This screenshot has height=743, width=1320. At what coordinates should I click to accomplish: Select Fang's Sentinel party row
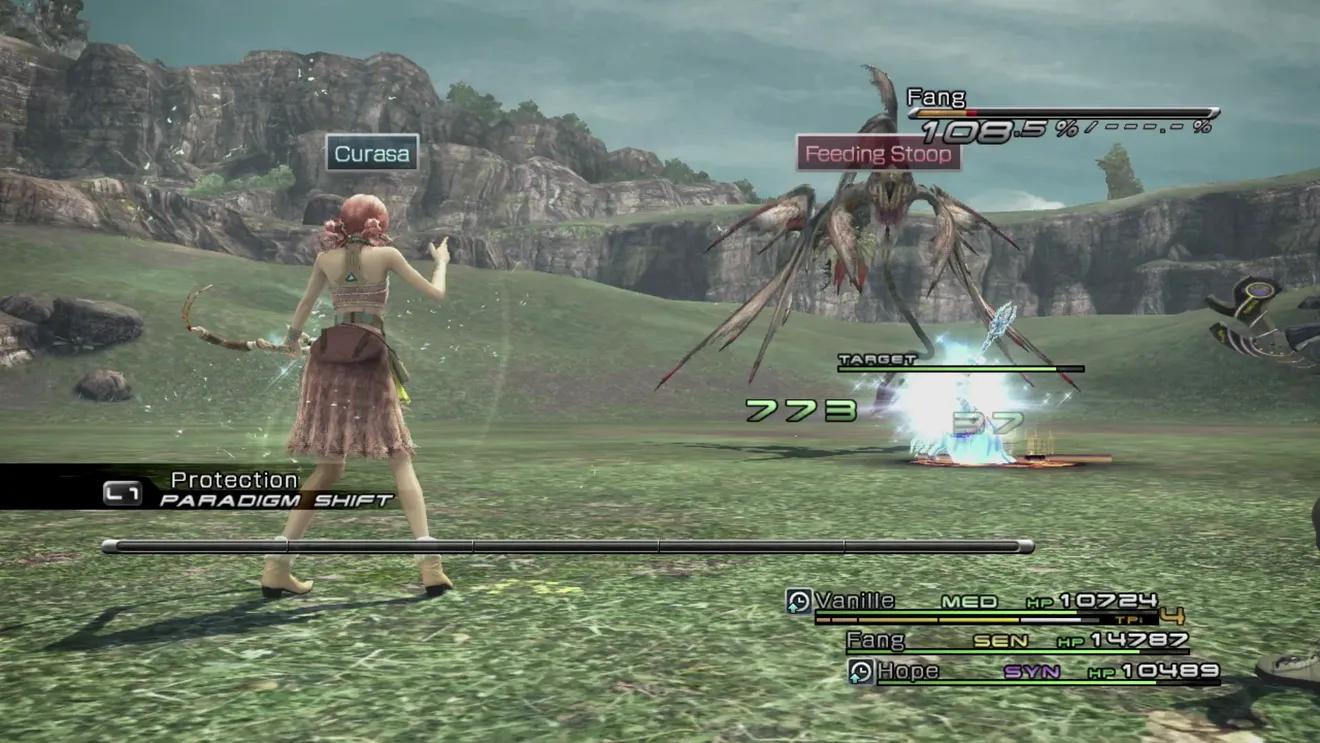(x=1017, y=641)
